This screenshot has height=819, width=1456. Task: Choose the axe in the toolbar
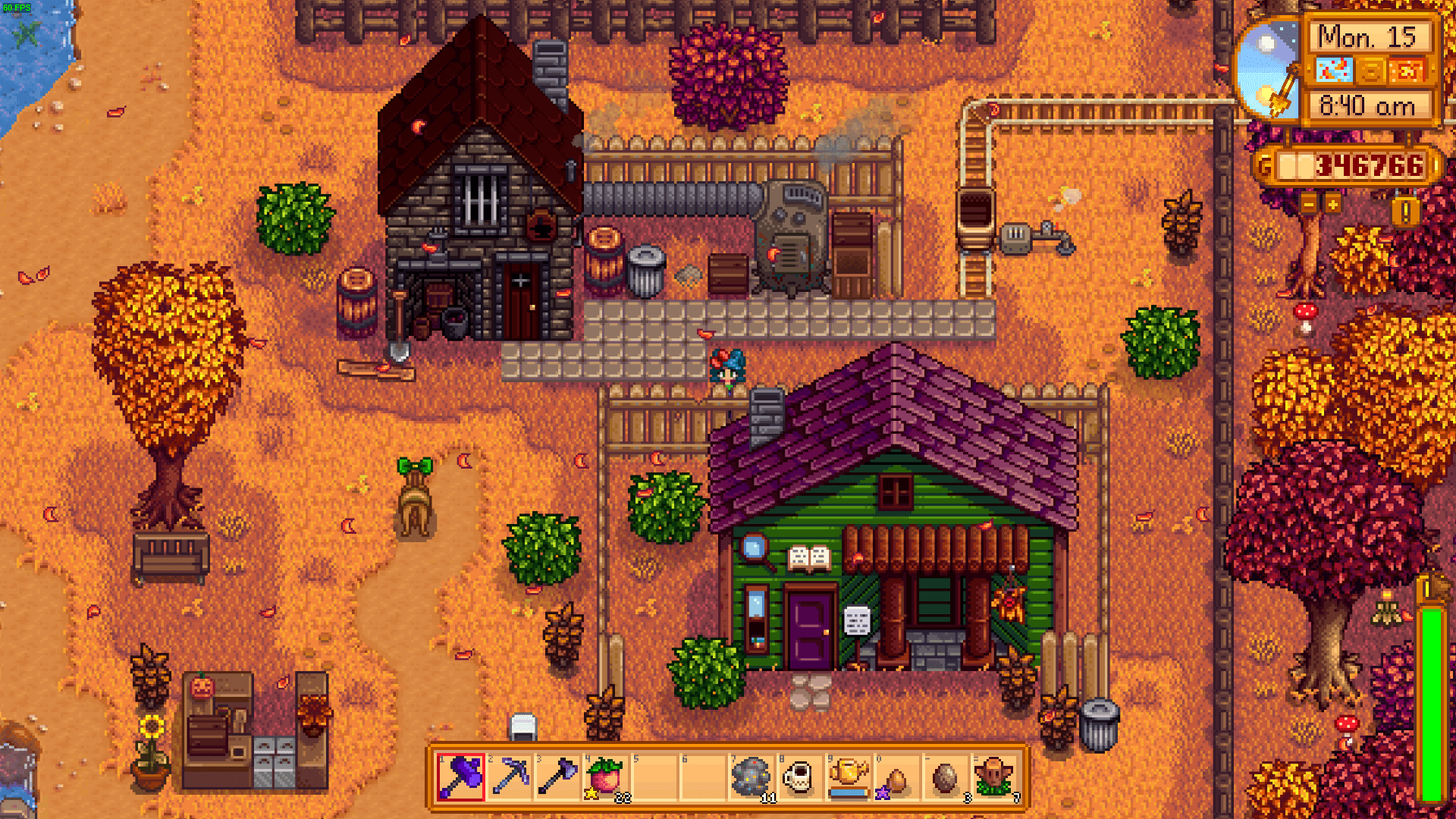pos(557,777)
